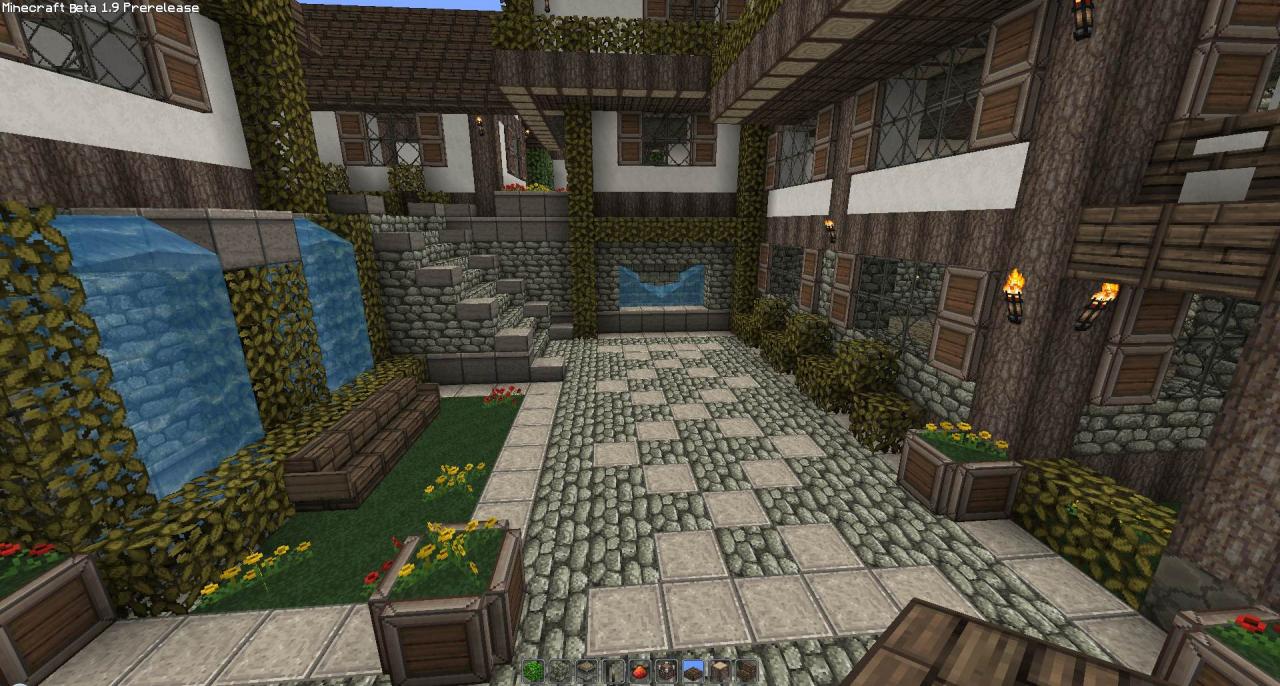This screenshot has width=1280, height=686.
Task: Select the green leaves block hotbar slot
Action: pyautogui.click(x=533, y=671)
